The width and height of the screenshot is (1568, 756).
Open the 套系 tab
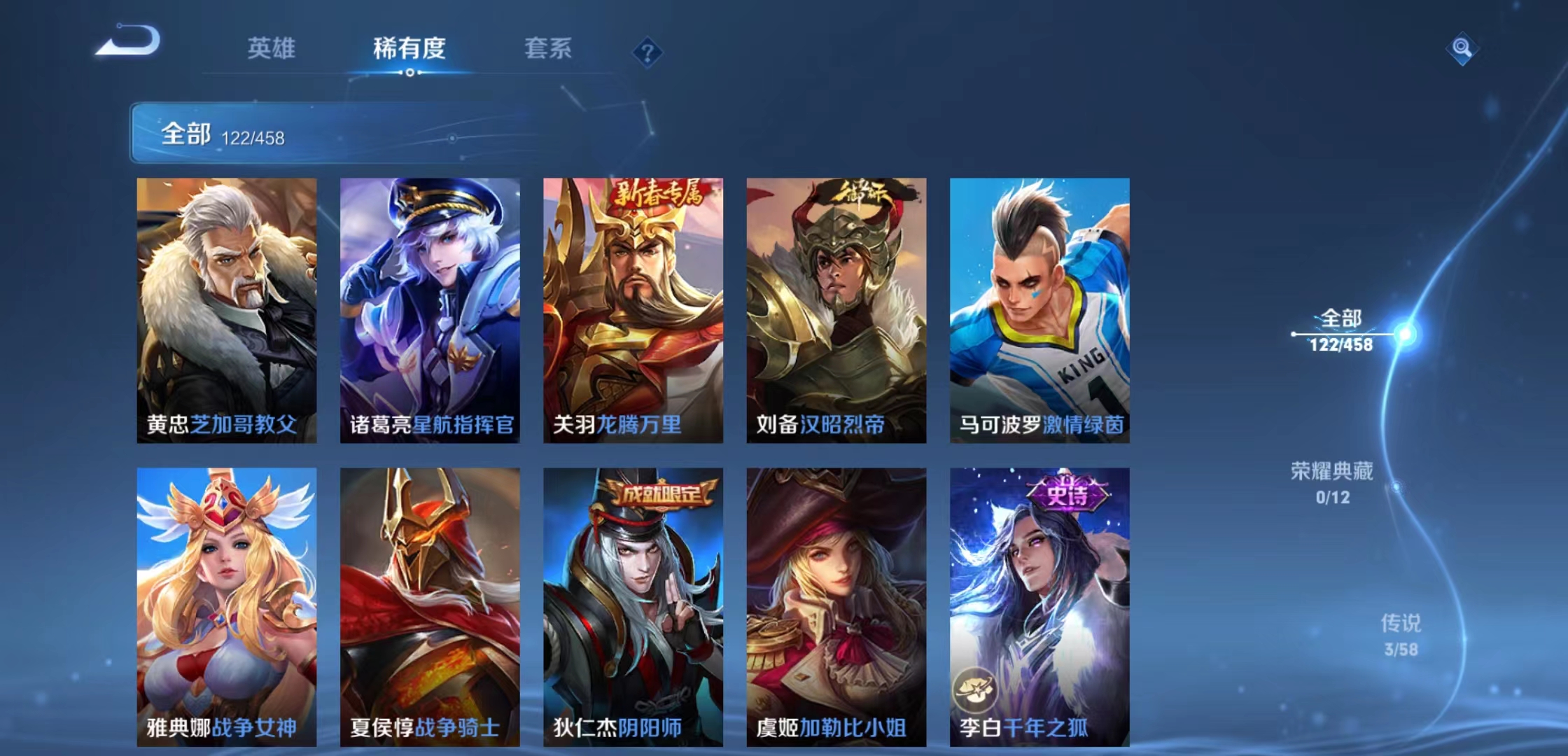point(549,49)
